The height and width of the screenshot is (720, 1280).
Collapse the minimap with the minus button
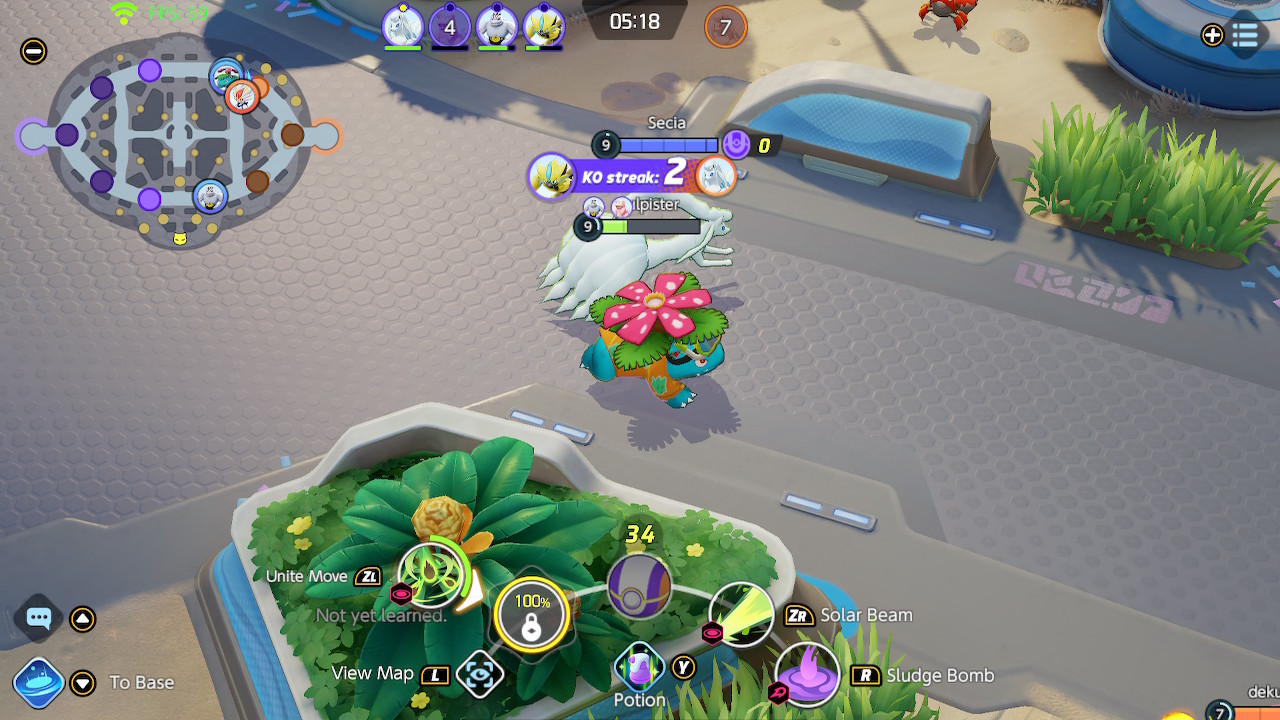click(34, 51)
